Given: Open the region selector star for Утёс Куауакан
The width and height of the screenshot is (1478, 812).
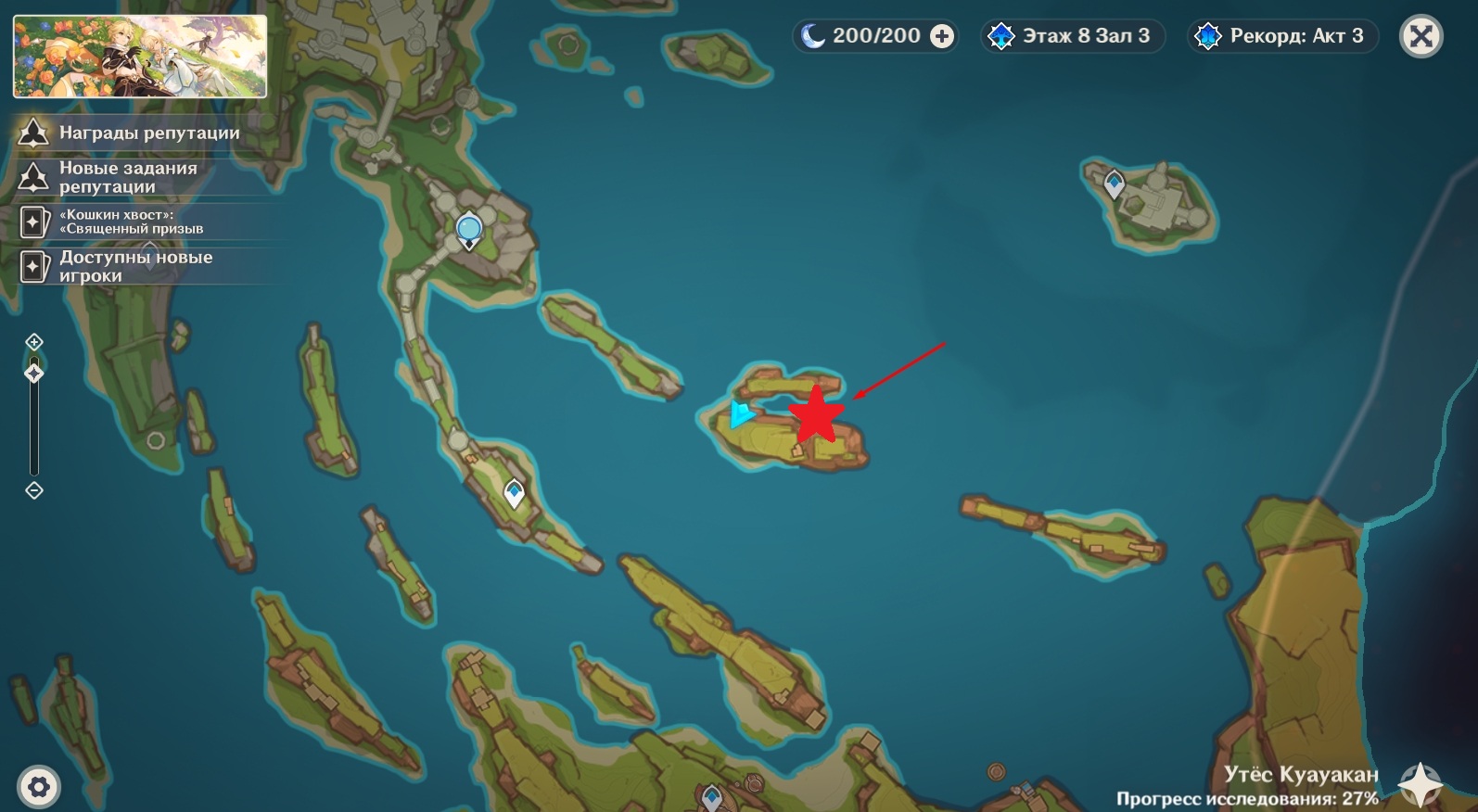Looking at the screenshot, I should coord(1420,784).
